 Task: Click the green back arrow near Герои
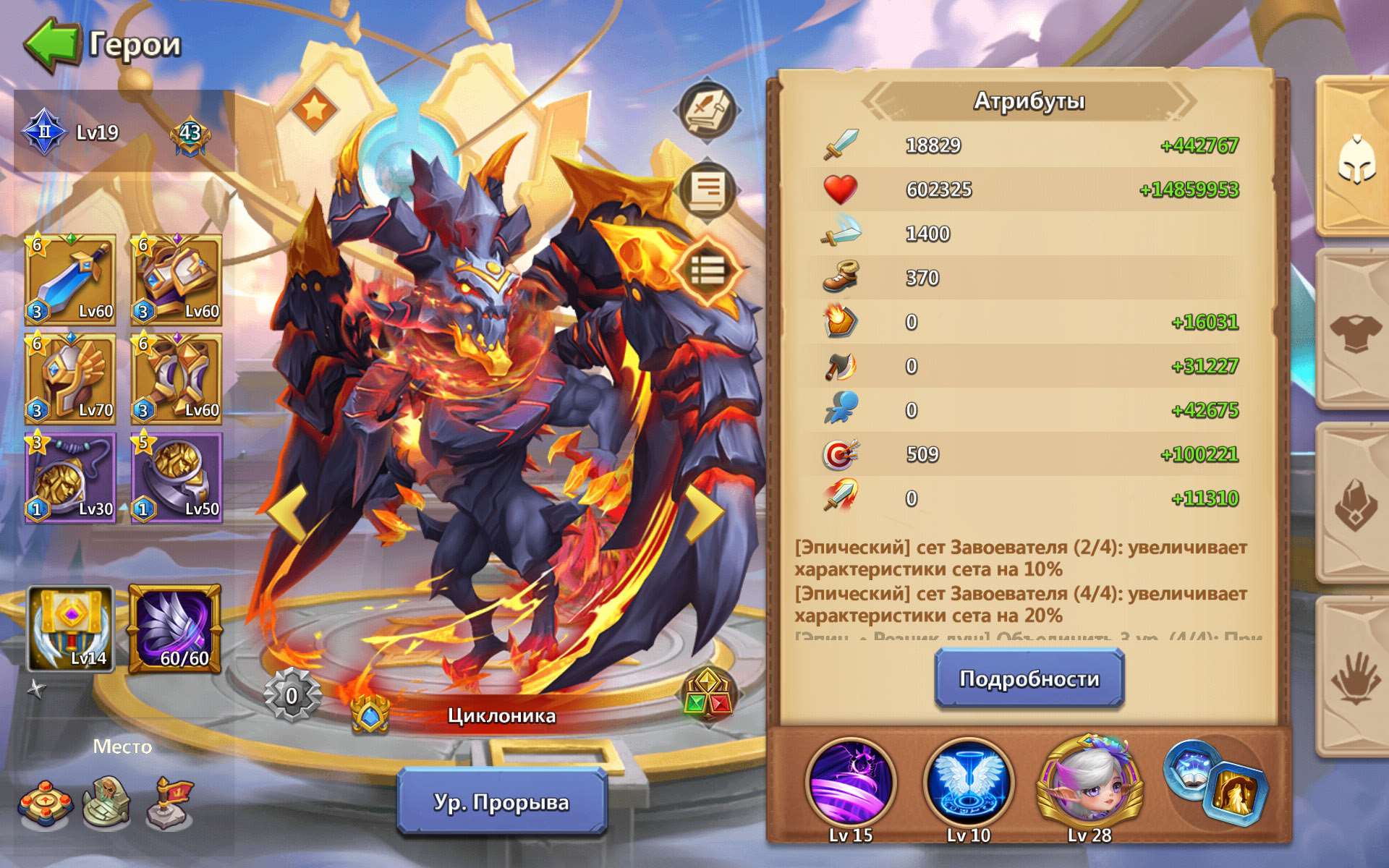[51, 42]
